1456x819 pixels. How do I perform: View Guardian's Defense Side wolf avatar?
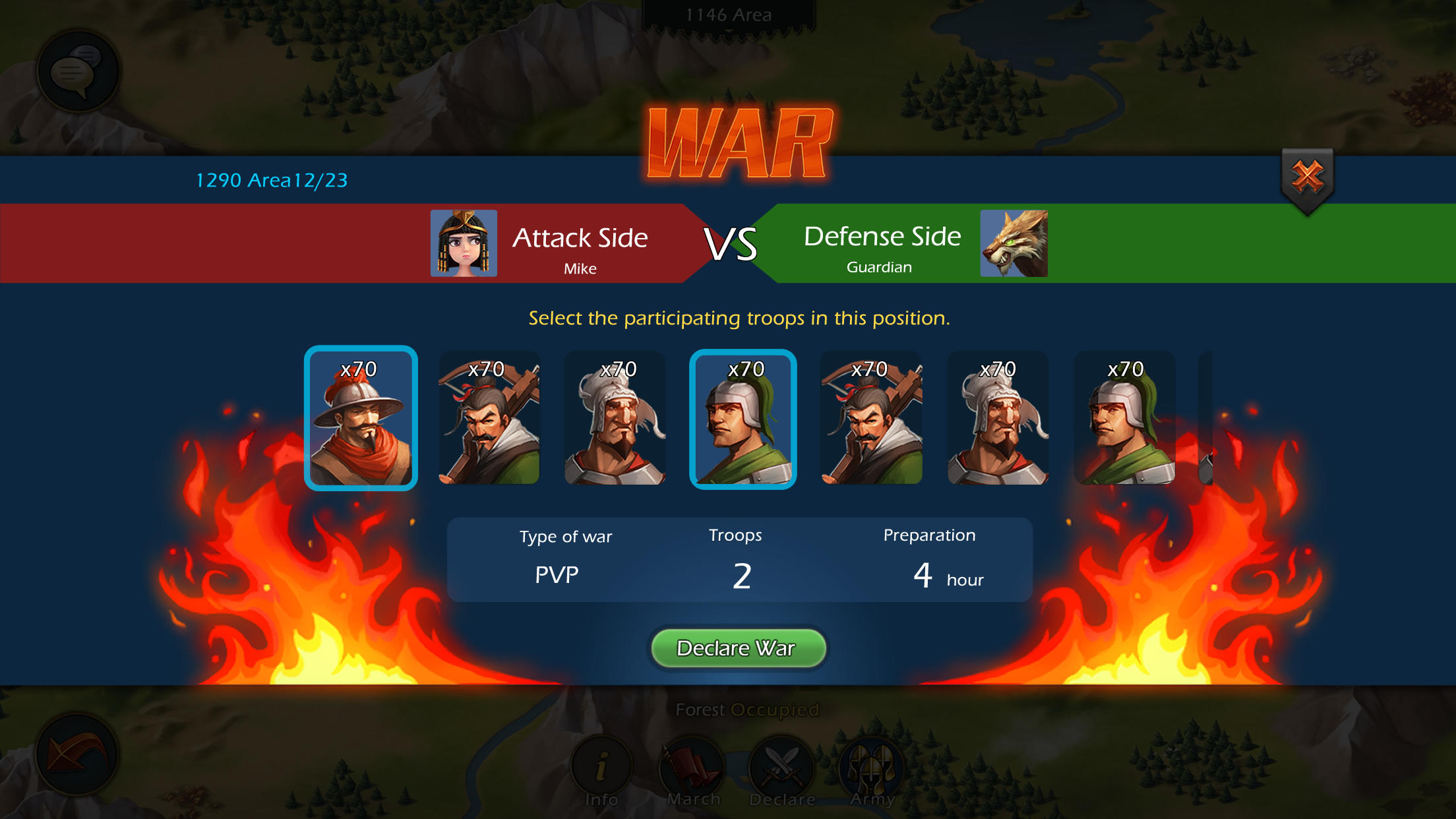click(x=1014, y=243)
